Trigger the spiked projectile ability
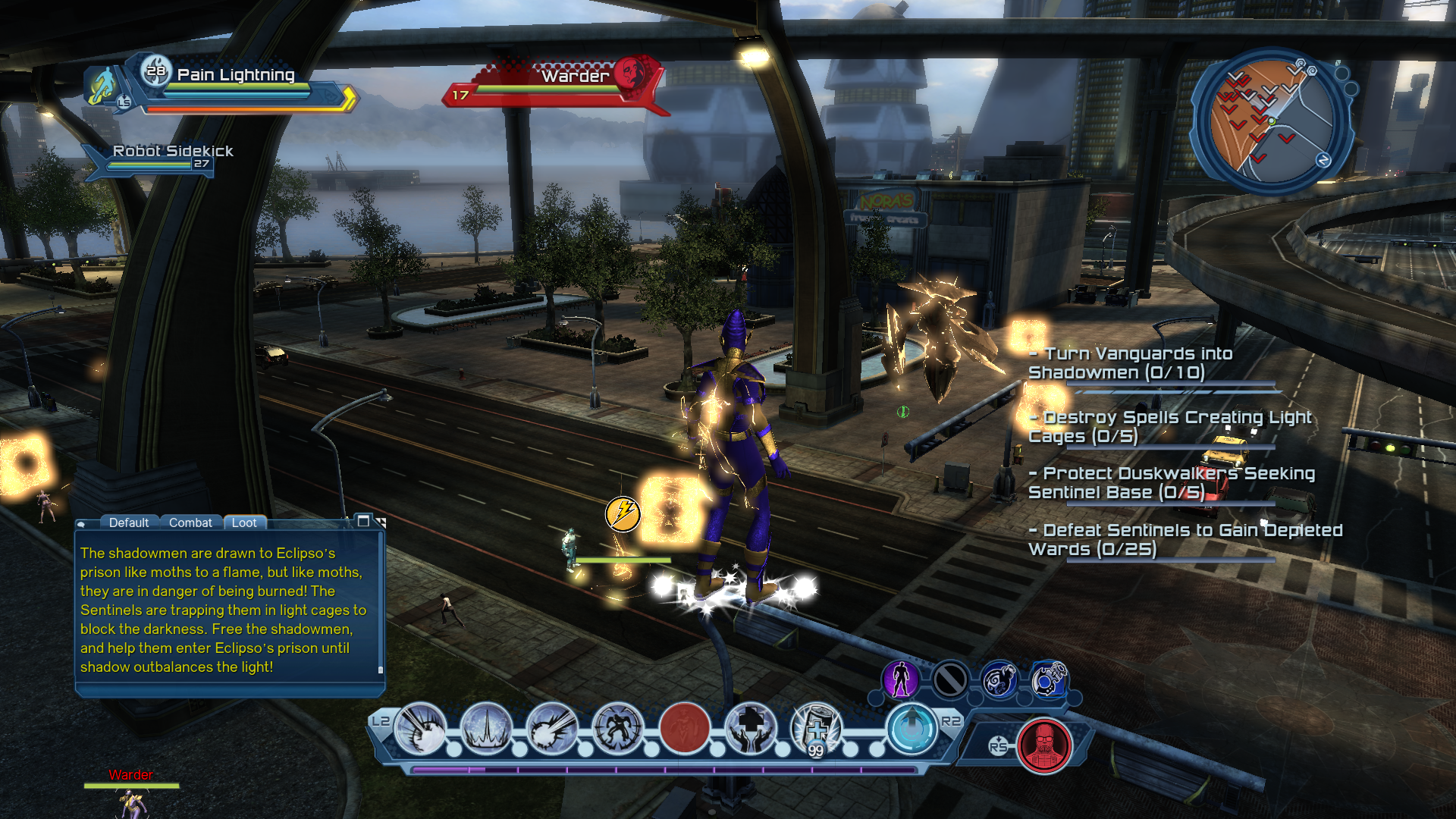This screenshot has width=1456, height=819. (x=552, y=728)
